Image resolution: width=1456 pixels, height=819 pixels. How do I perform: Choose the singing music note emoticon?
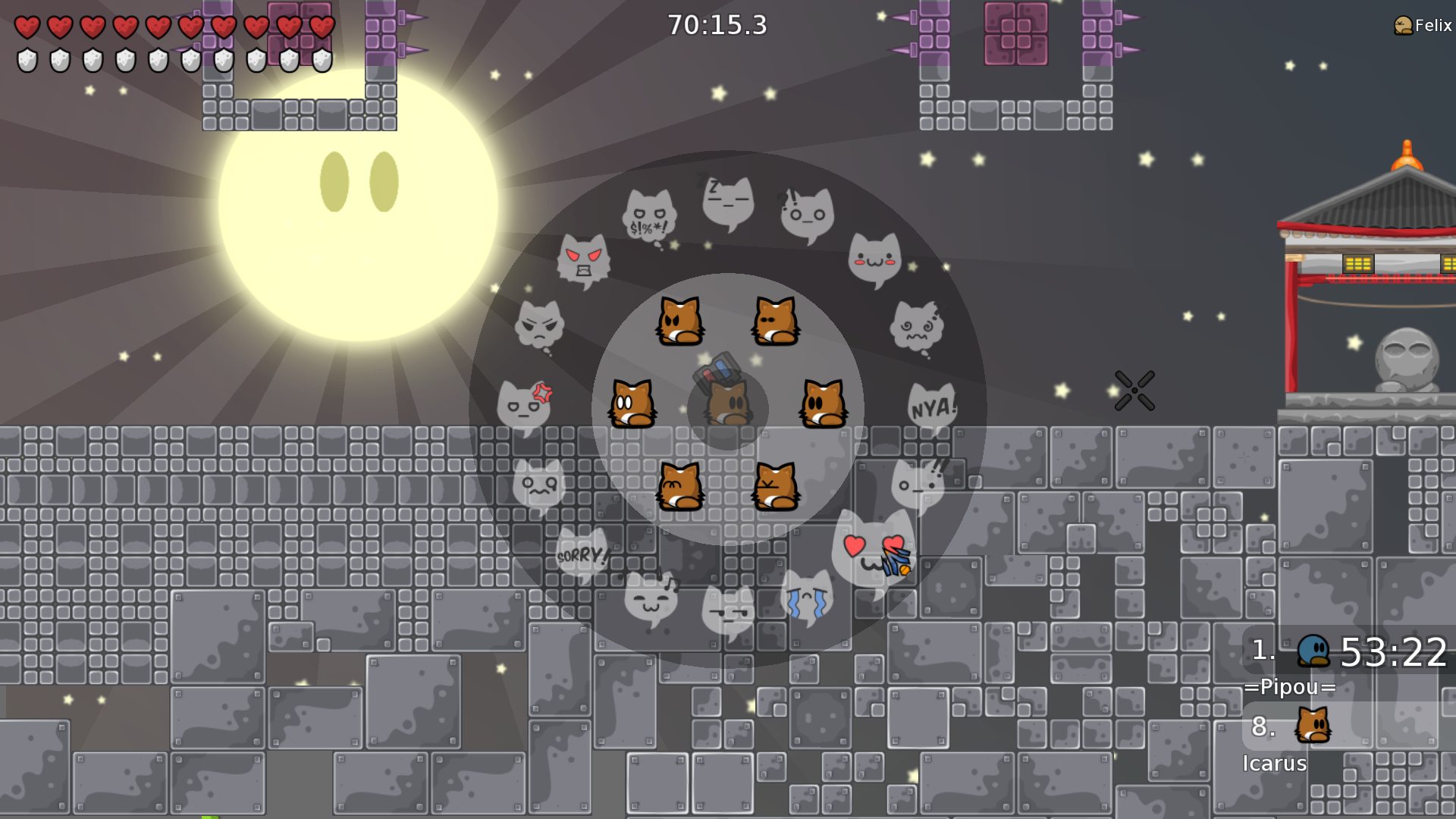point(651,598)
